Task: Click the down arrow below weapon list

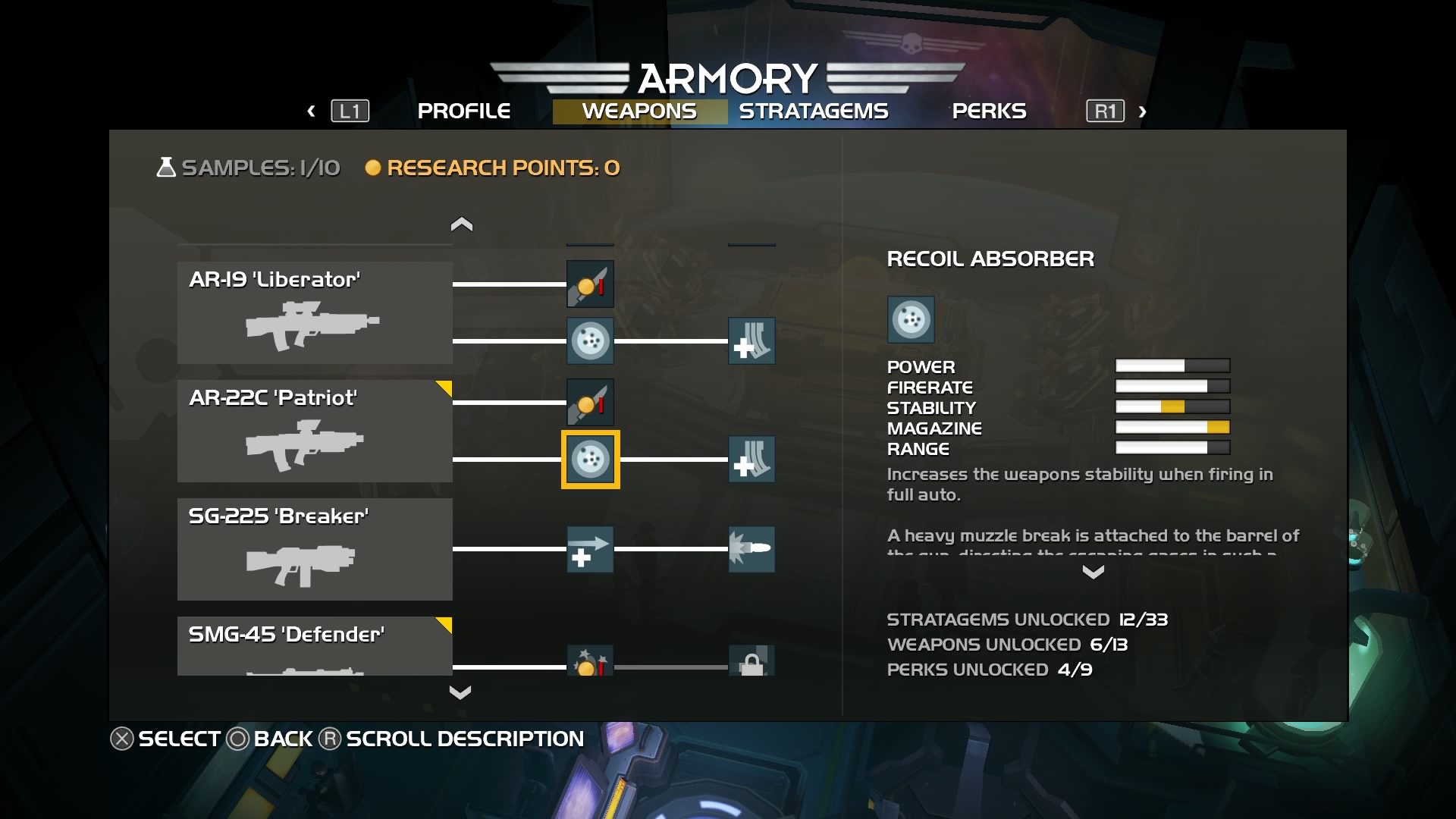Action: point(460,692)
